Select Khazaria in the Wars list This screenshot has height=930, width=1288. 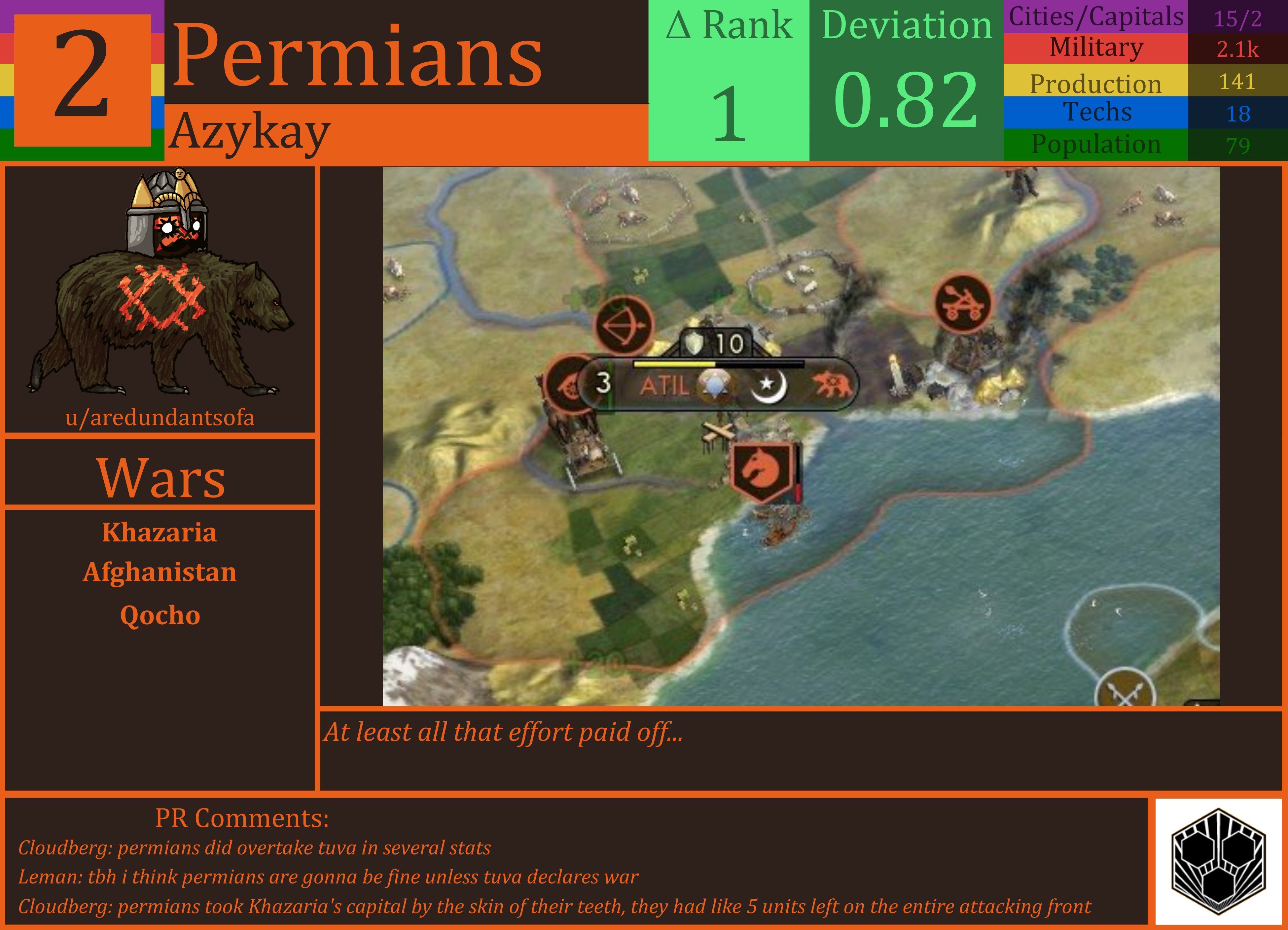pyautogui.click(x=160, y=533)
